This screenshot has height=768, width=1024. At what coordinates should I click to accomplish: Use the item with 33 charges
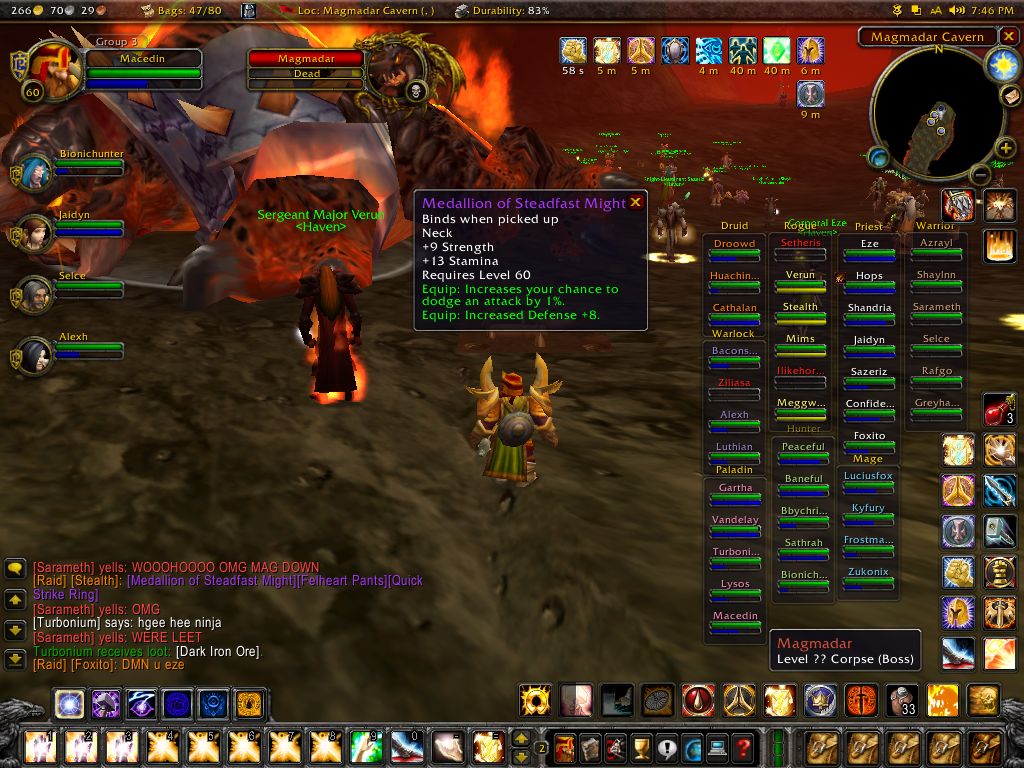coord(902,700)
